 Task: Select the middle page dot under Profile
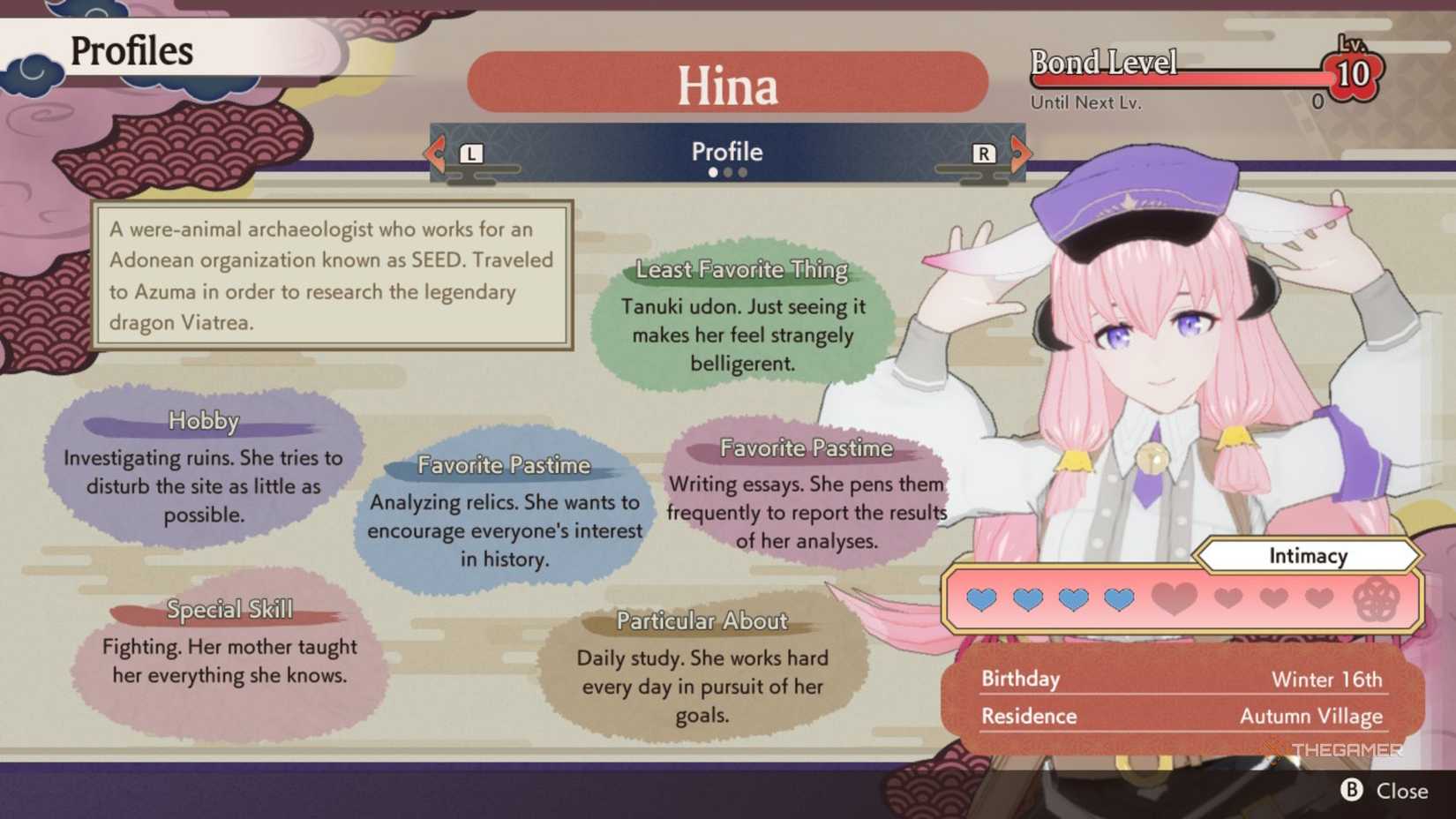tap(727, 172)
